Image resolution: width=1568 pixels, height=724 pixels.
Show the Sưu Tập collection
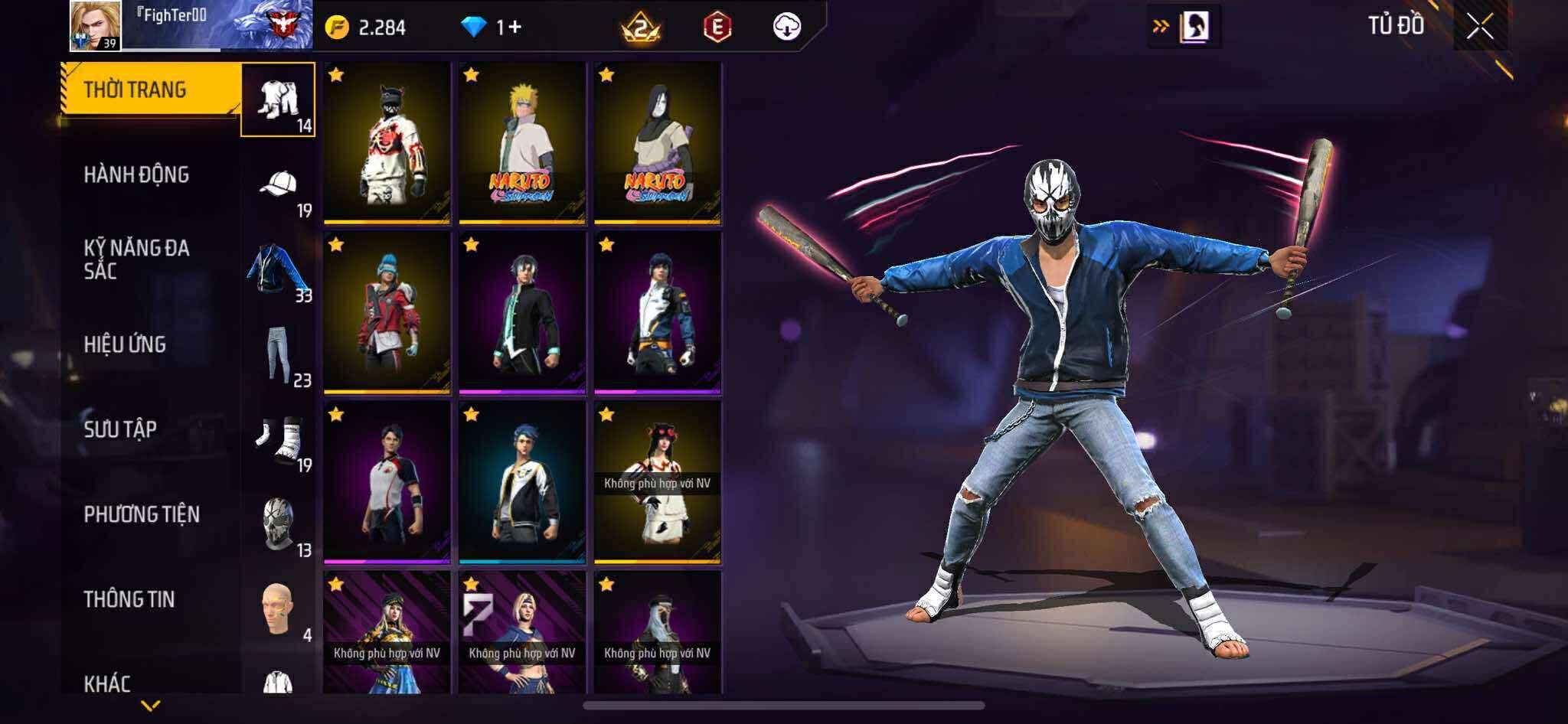pyautogui.click(x=120, y=429)
